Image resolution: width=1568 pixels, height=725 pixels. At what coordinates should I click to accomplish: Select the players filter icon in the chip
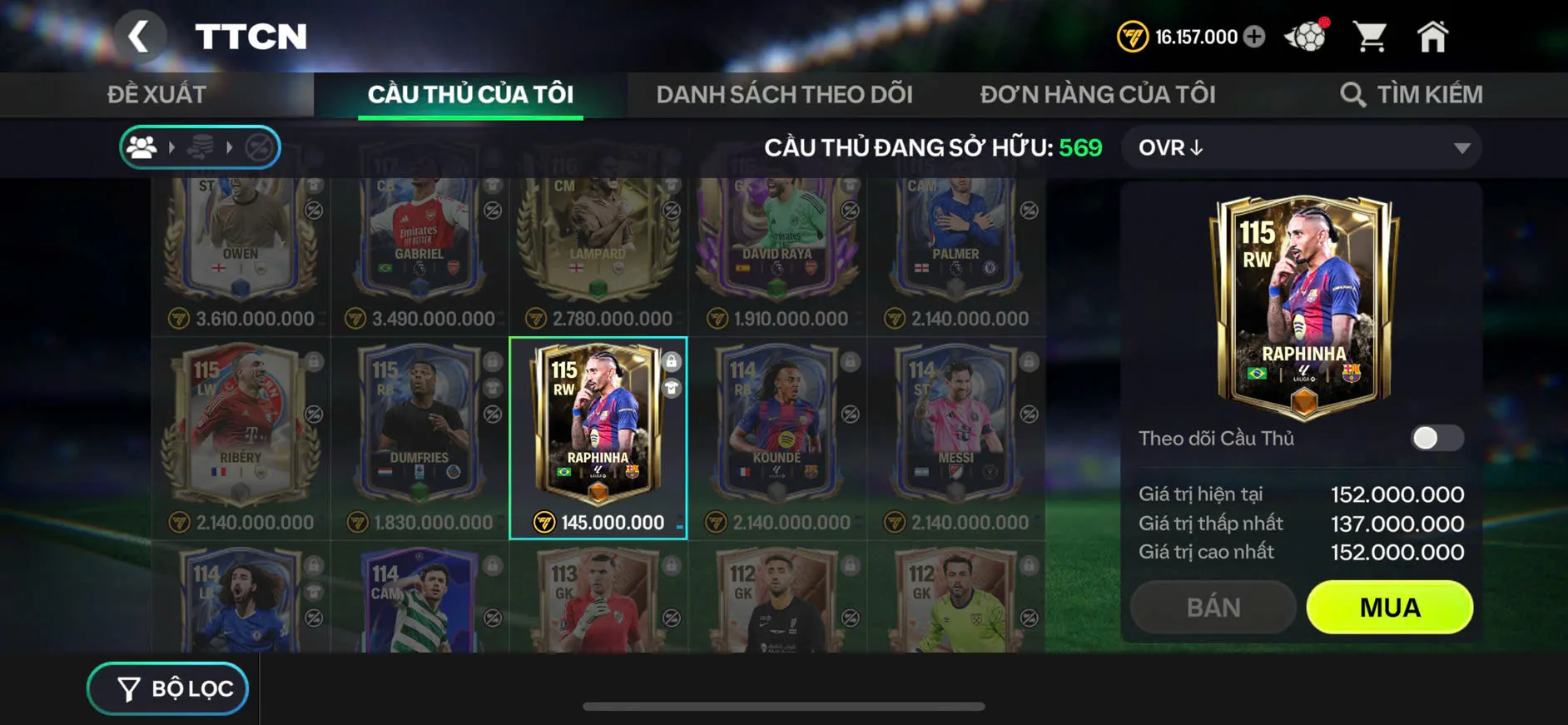(144, 148)
